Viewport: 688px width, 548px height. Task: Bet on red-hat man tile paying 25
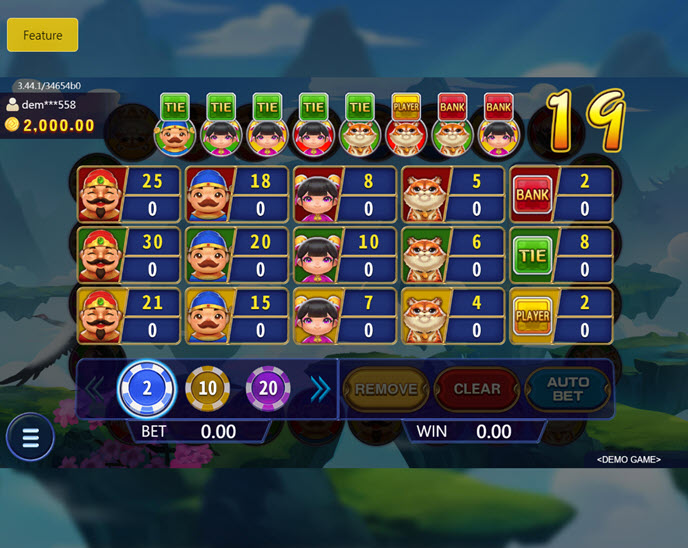(x=129, y=194)
